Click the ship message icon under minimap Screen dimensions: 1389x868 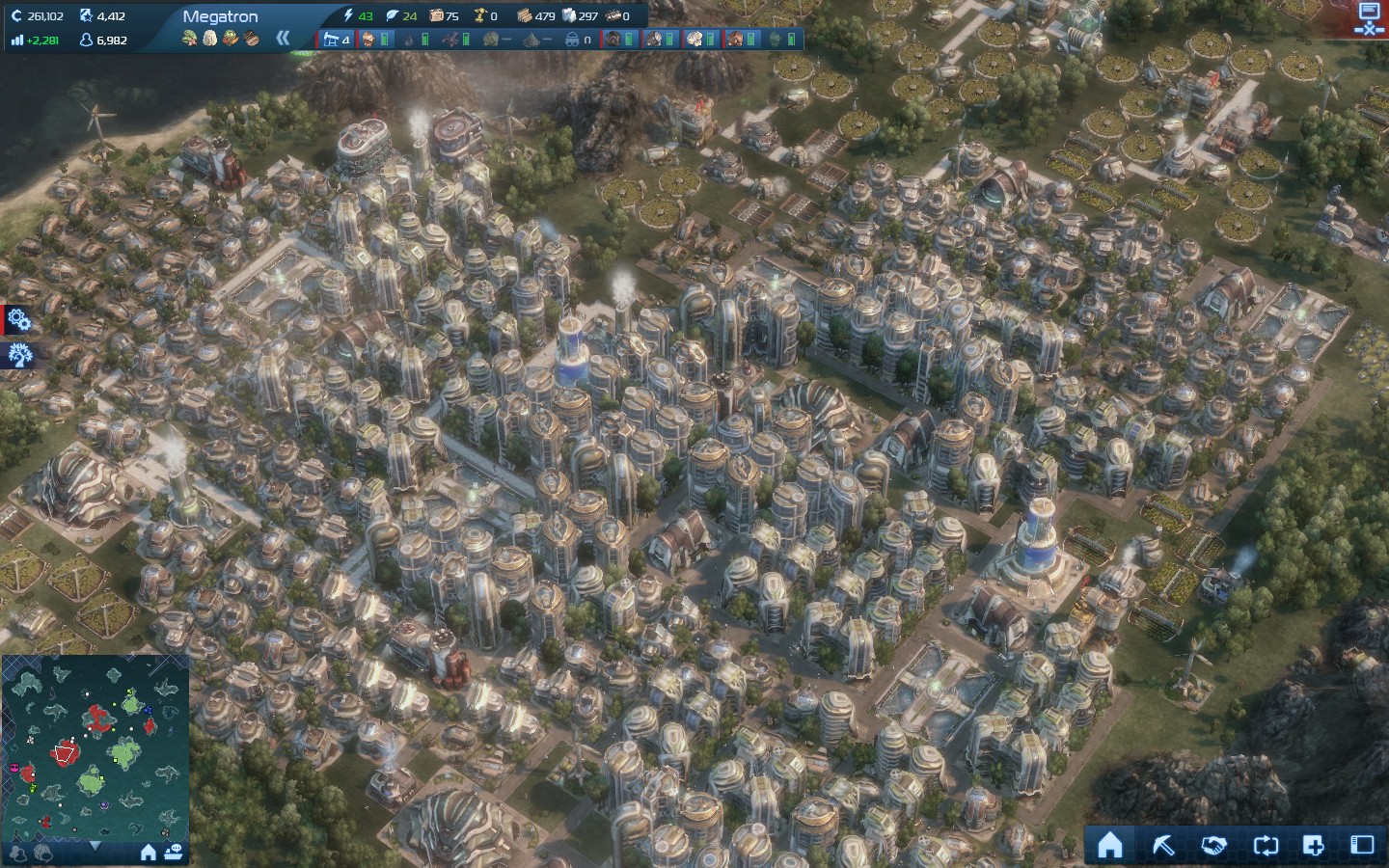tap(174, 853)
